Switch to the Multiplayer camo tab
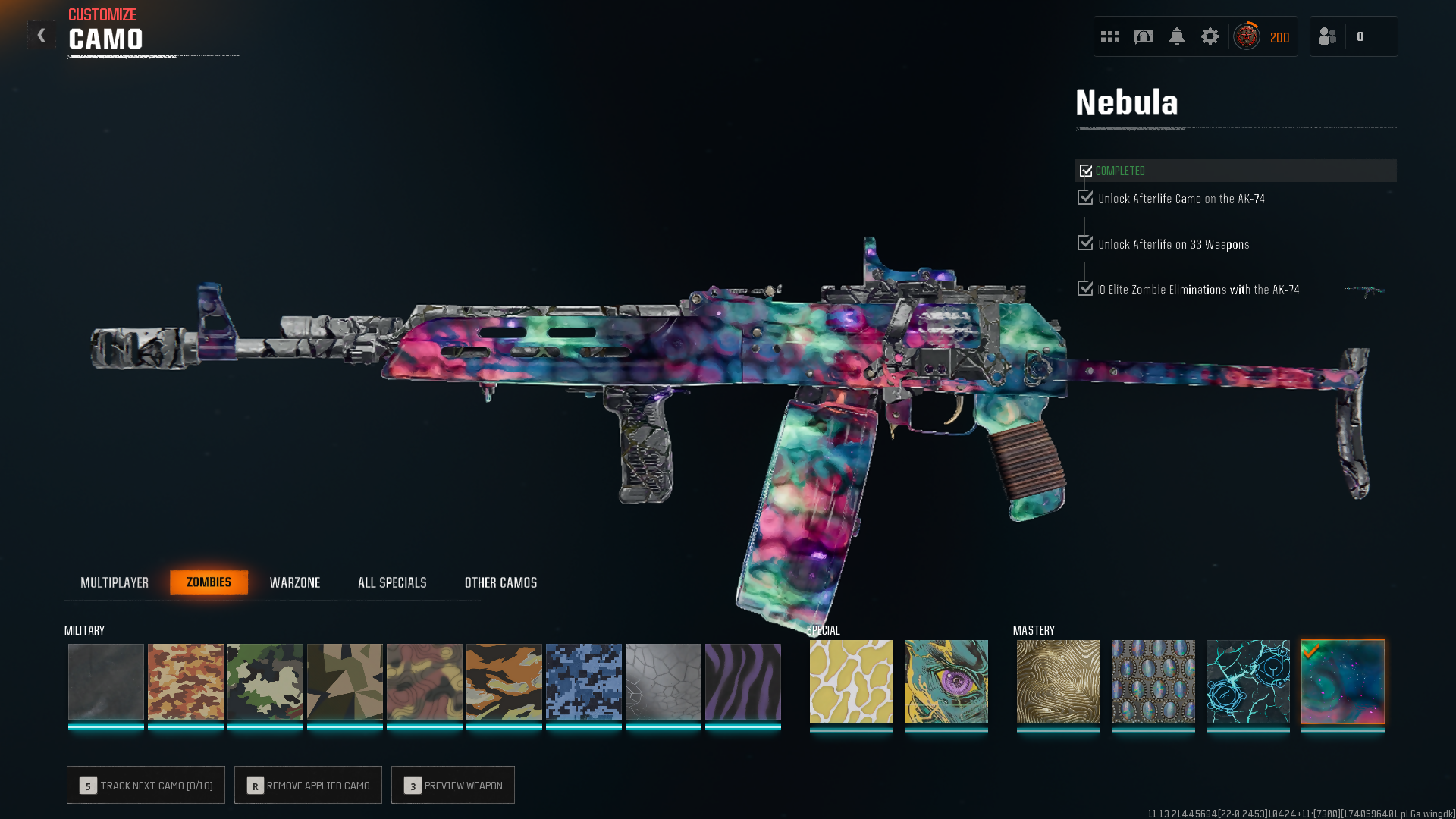The image size is (1456, 819). tap(115, 582)
